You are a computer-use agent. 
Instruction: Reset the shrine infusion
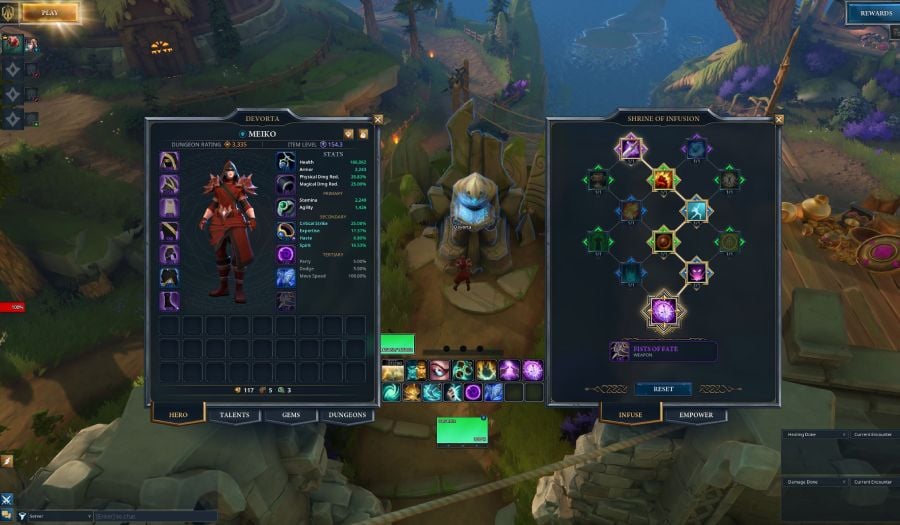coord(663,389)
